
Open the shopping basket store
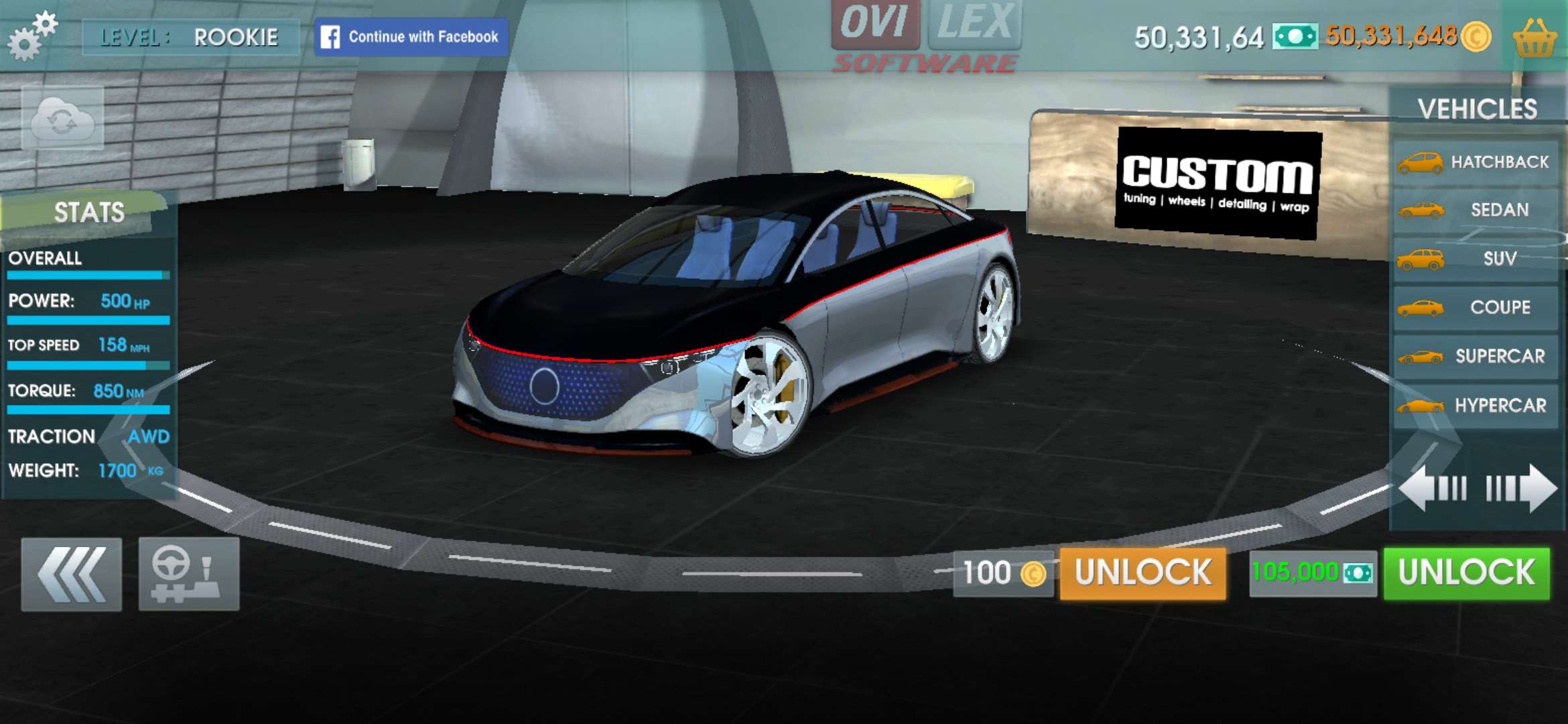click(1534, 38)
